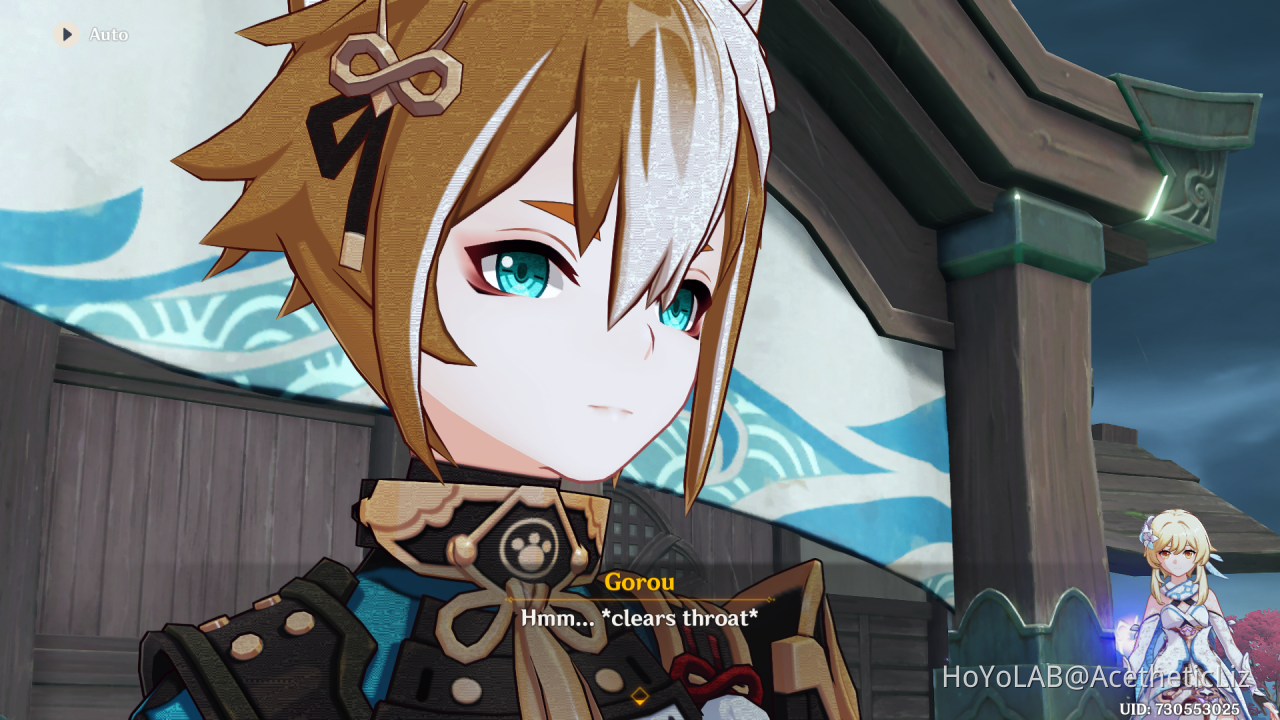Image resolution: width=1280 pixels, height=720 pixels.
Task: Select the paw print emblem on Gorou's collar
Action: pyautogui.click(x=531, y=548)
